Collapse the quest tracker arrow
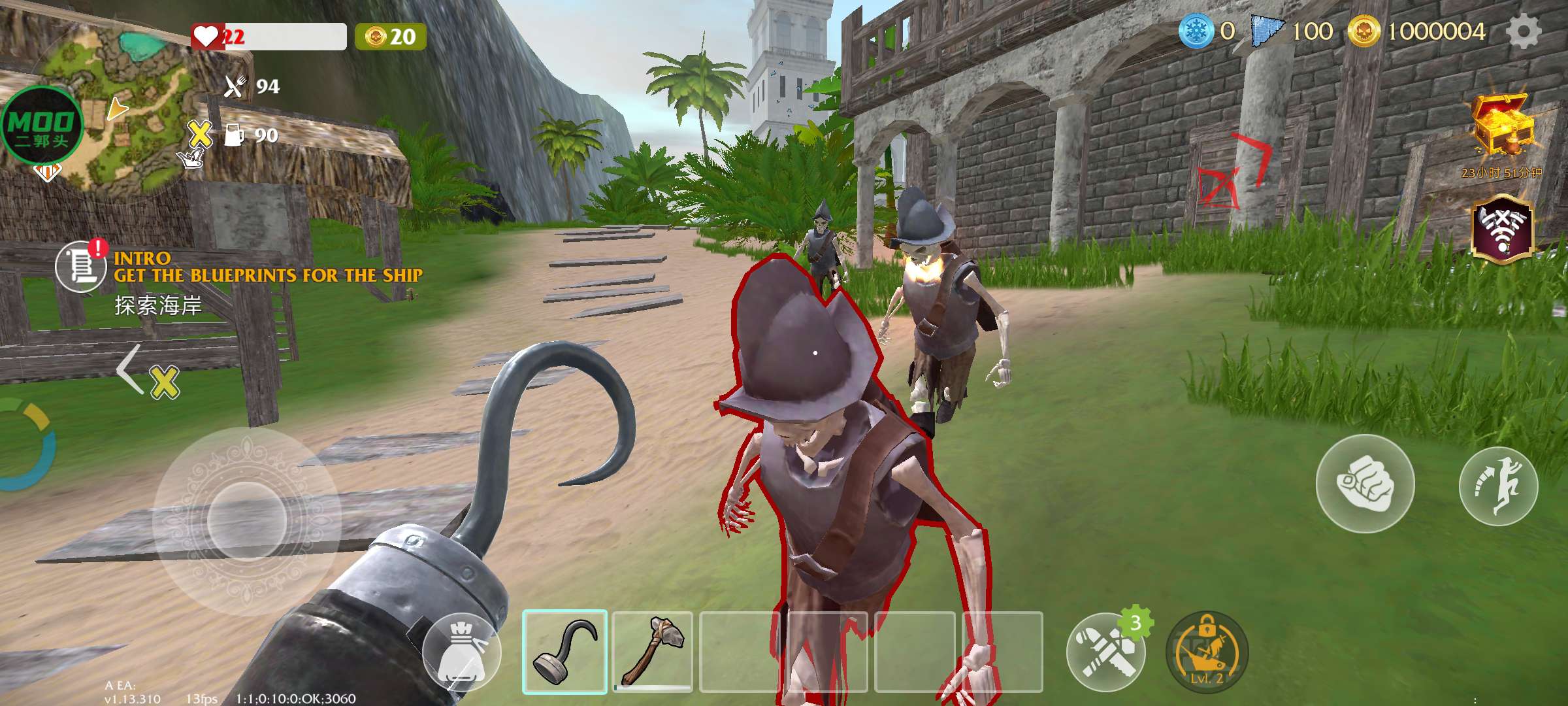Image resolution: width=1568 pixels, height=706 pixels. click(130, 369)
